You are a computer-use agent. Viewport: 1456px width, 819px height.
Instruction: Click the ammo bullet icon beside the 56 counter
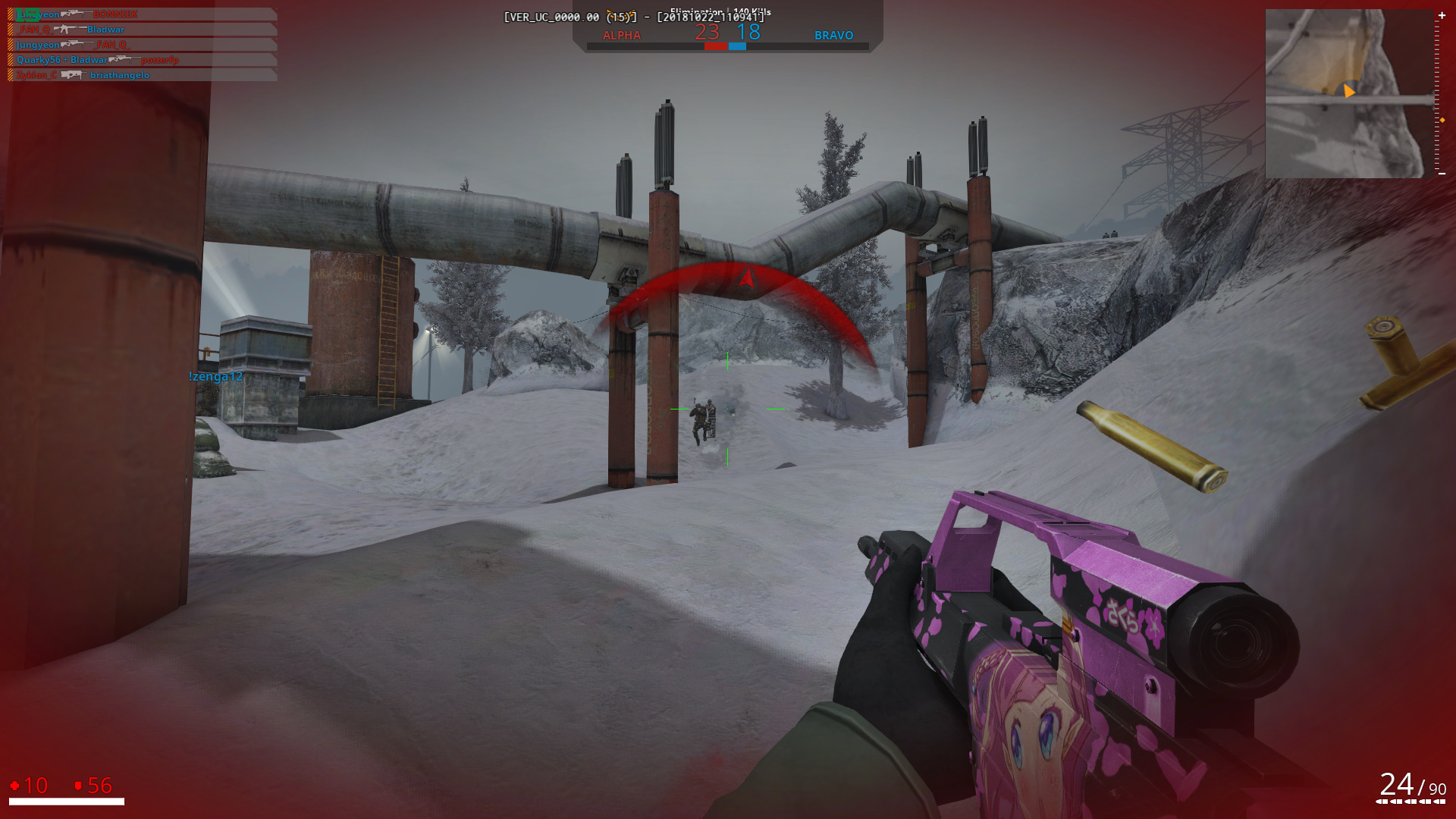point(78,786)
